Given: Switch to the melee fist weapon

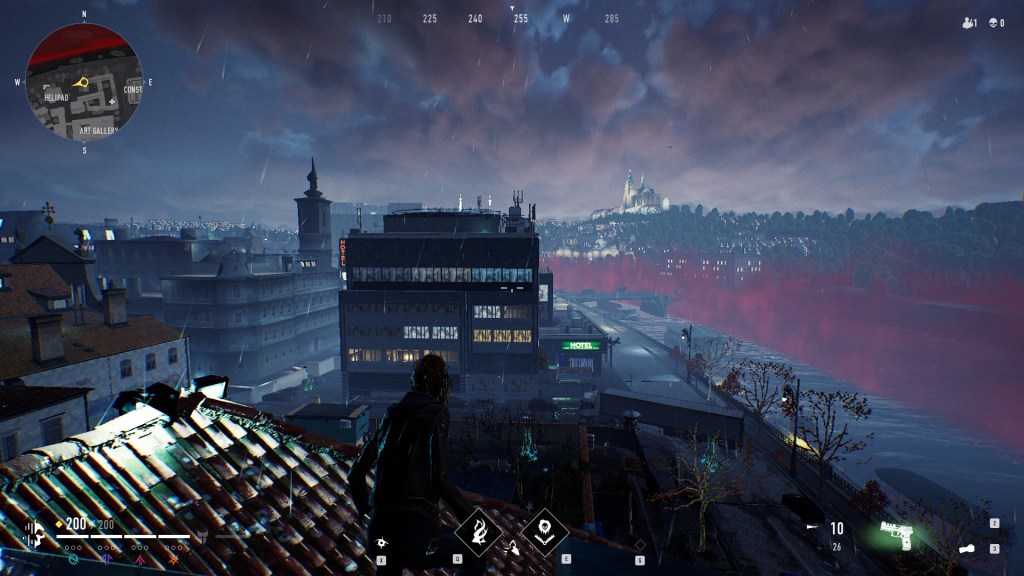Looking at the screenshot, I should coord(968,548).
